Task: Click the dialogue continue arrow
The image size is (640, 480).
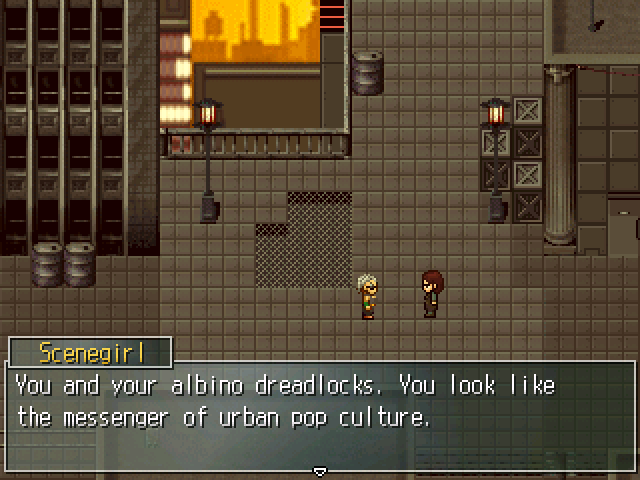Action: coord(320,470)
